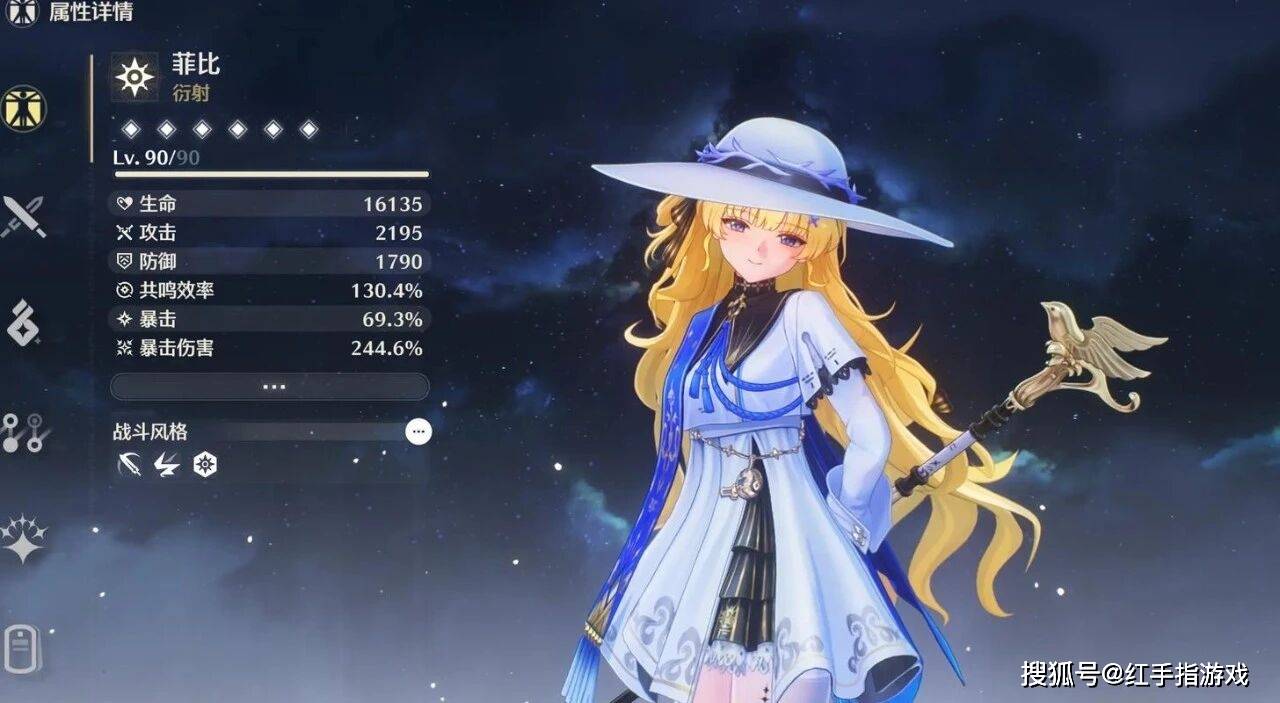This screenshot has height=703, width=1280.
Task: Open the character attributes tab
Action: coord(23,107)
